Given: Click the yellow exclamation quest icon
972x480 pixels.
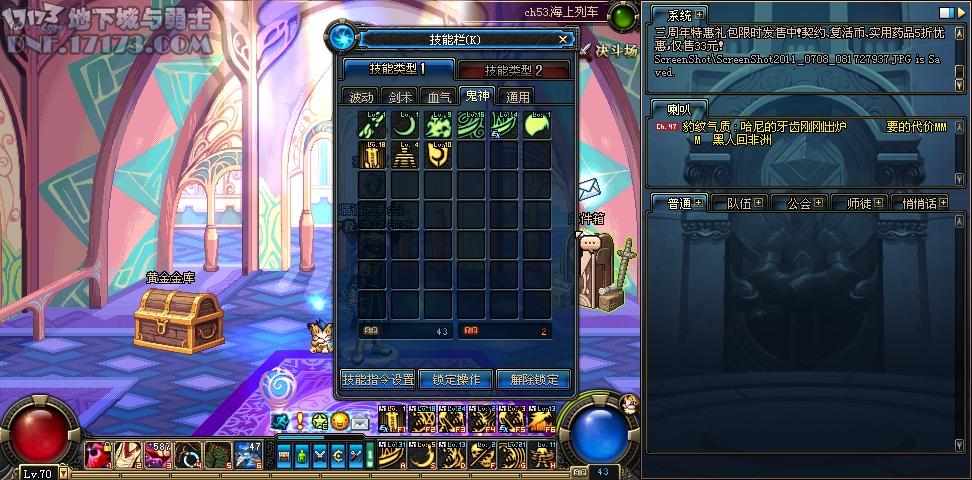Looking at the screenshot, I should [x=299, y=421].
